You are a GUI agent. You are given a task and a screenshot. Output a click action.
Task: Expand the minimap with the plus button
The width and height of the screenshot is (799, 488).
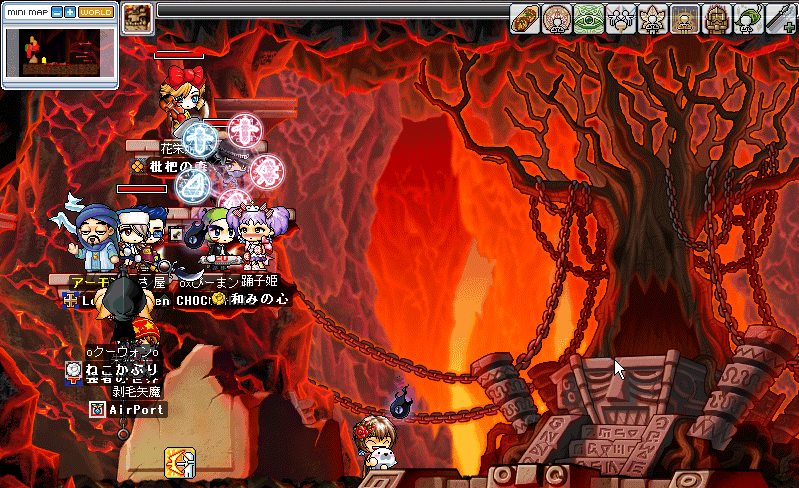(70, 12)
